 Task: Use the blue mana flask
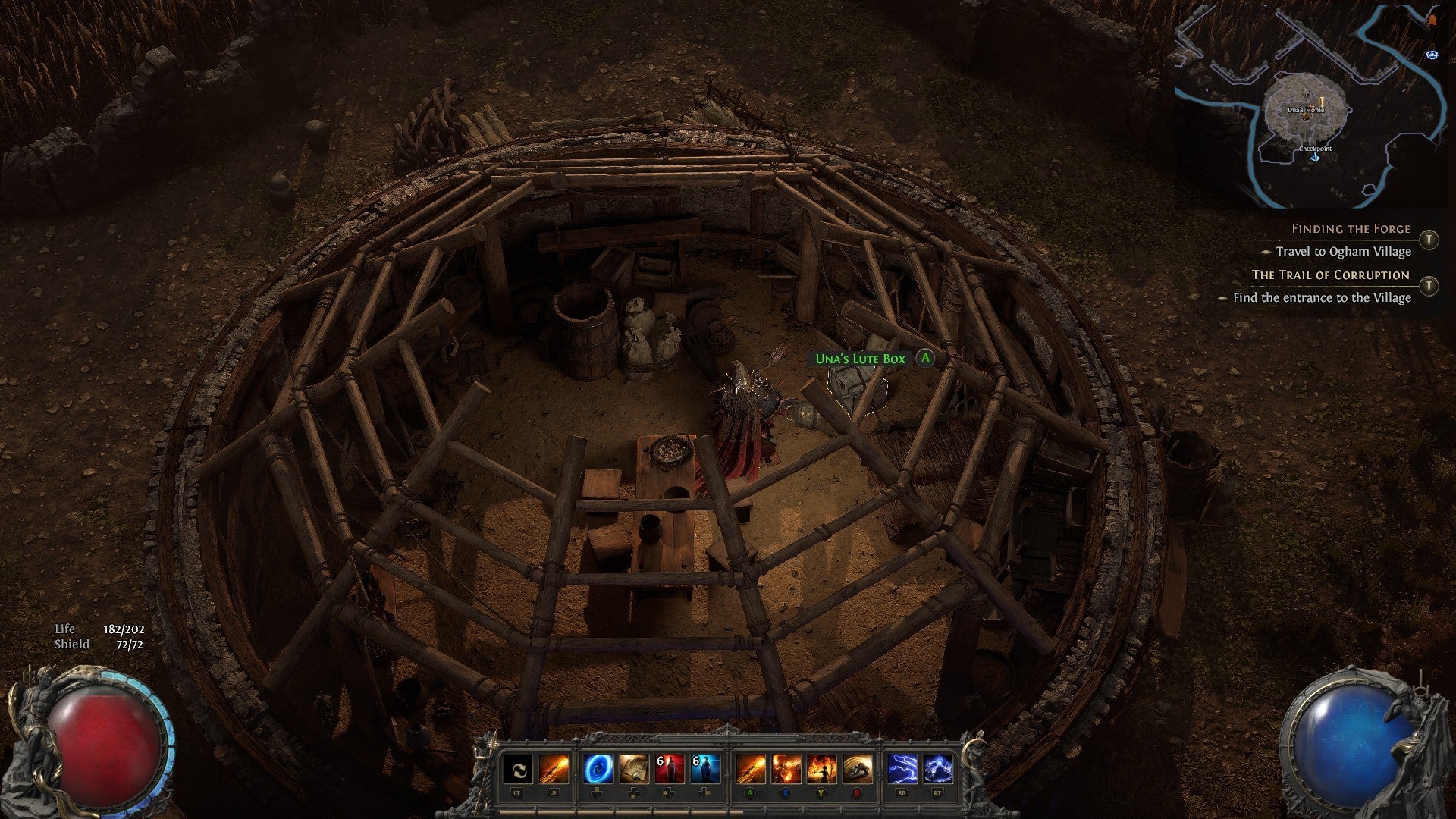point(704,770)
